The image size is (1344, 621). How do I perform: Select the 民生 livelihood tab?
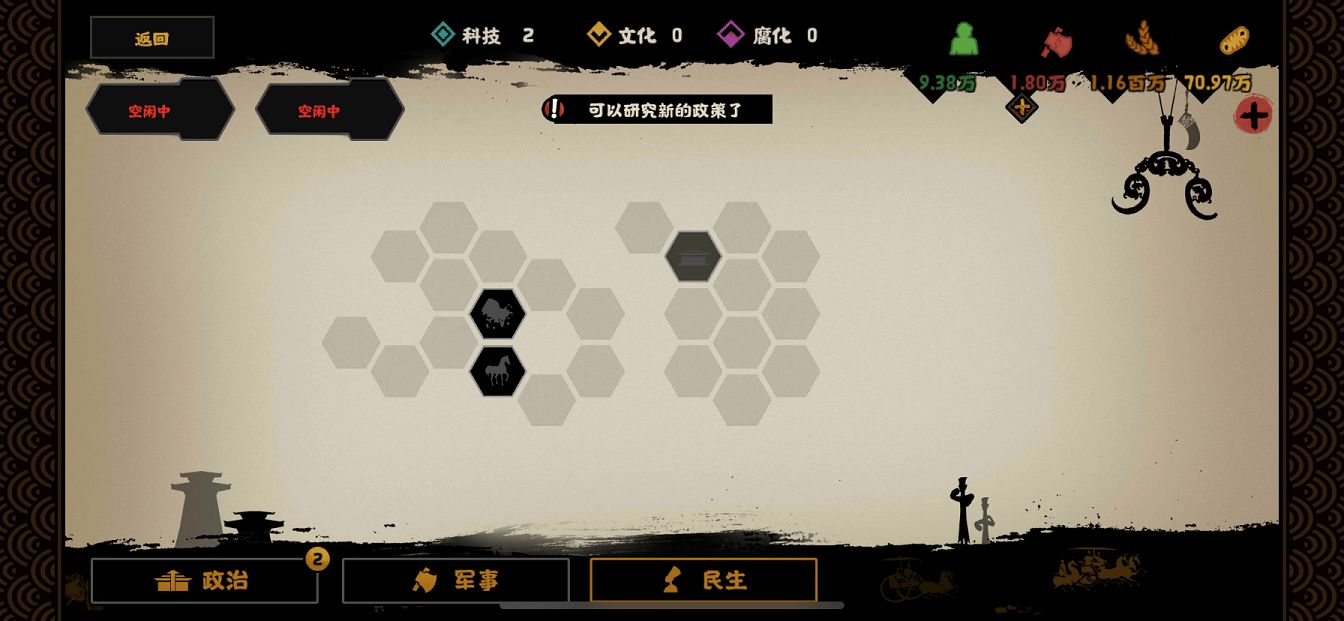click(703, 581)
